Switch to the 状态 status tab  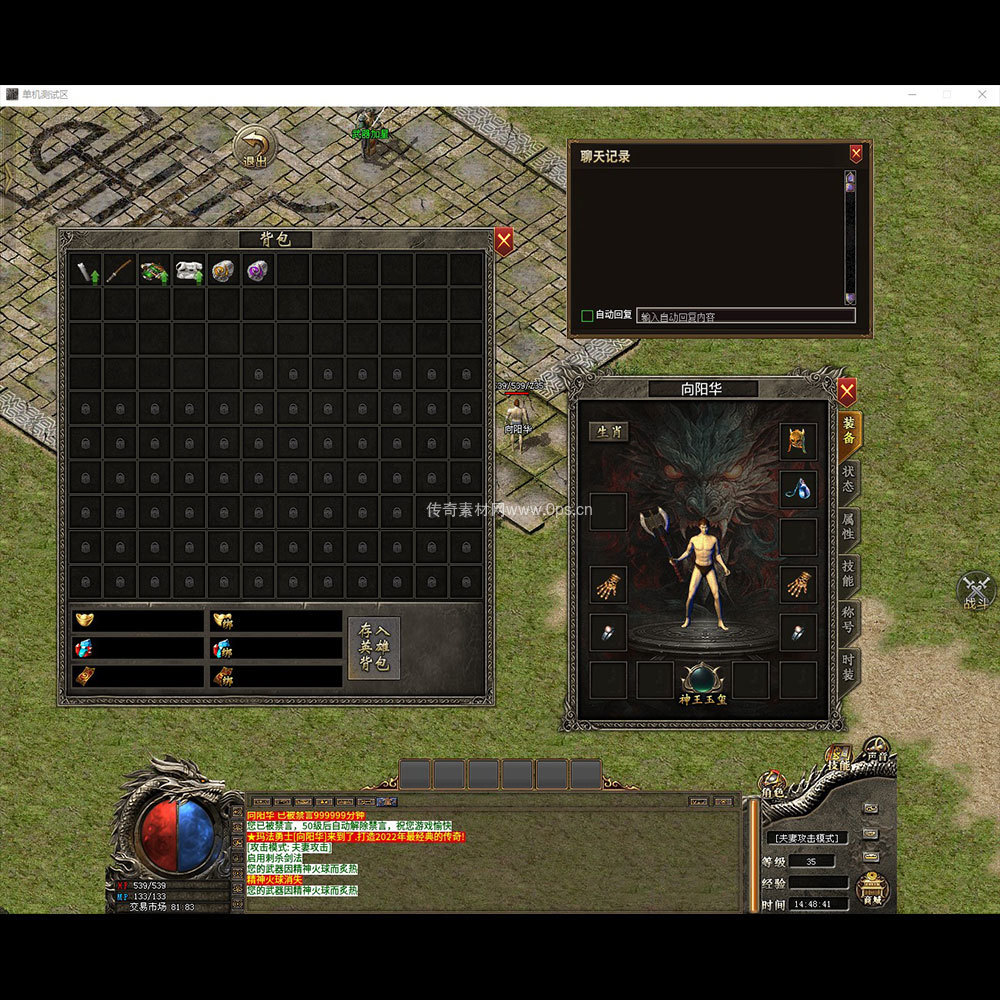848,478
